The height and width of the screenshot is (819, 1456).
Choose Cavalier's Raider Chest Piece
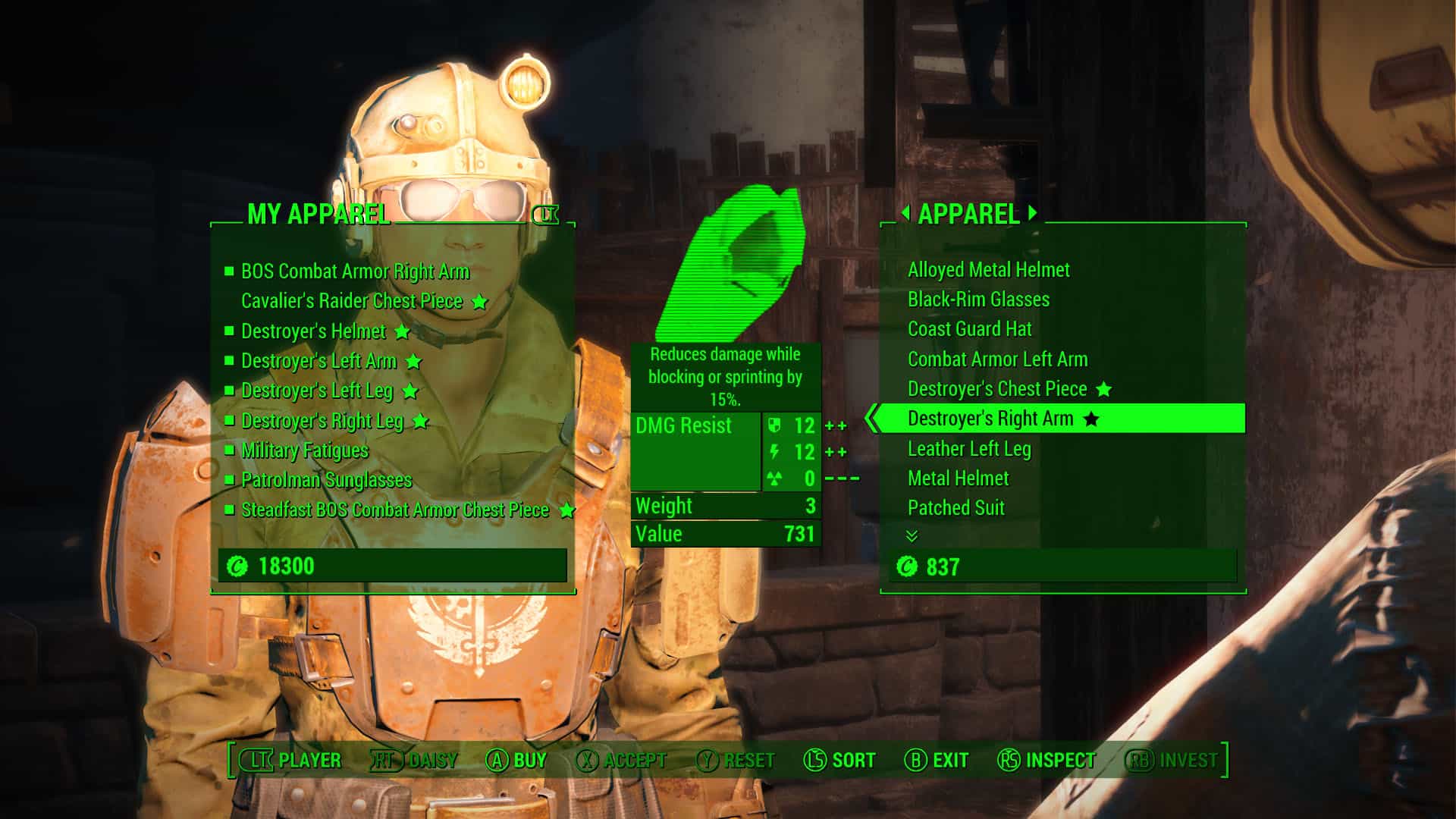pos(352,301)
